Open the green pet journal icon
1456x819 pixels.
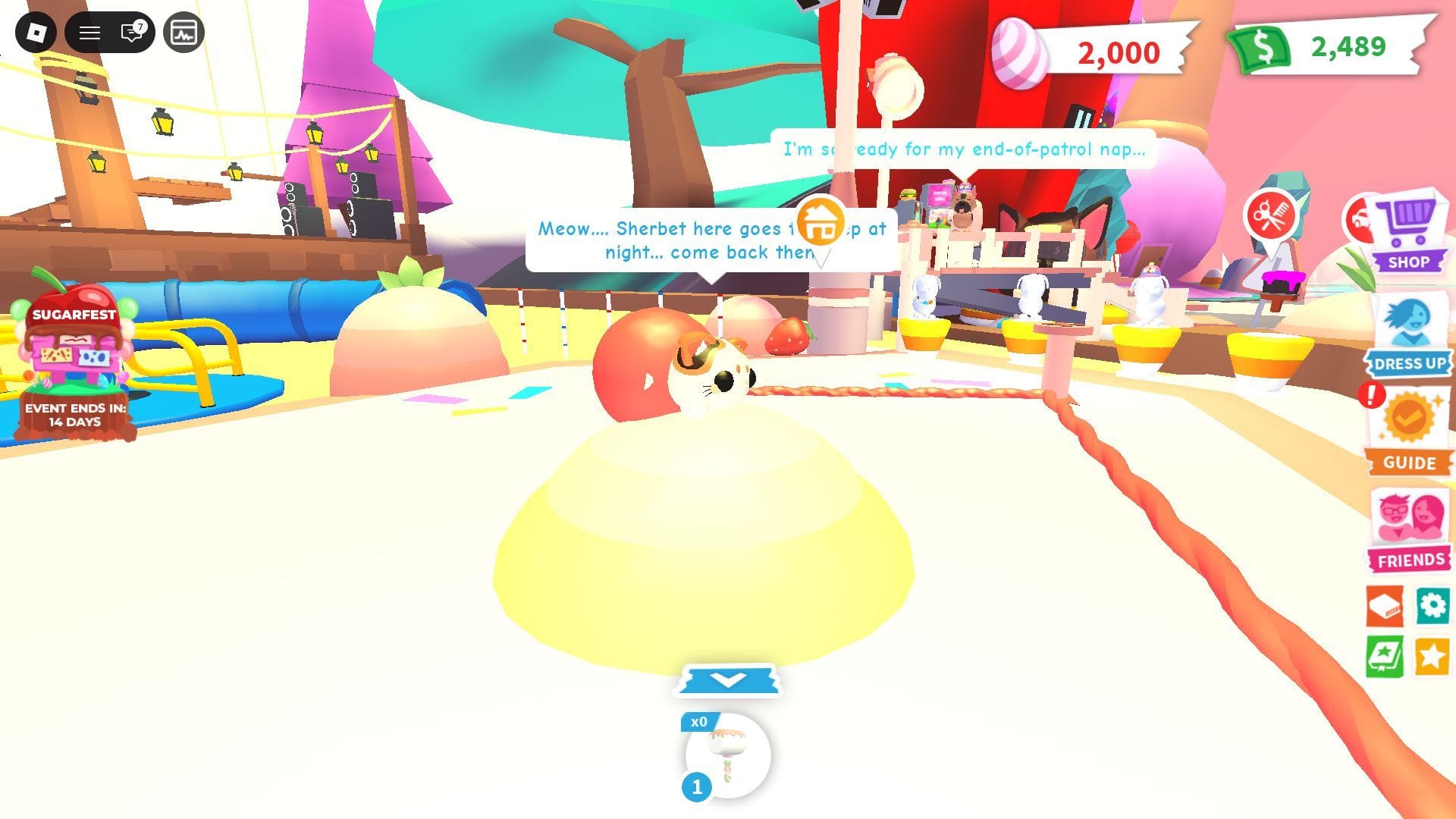(x=1385, y=654)
